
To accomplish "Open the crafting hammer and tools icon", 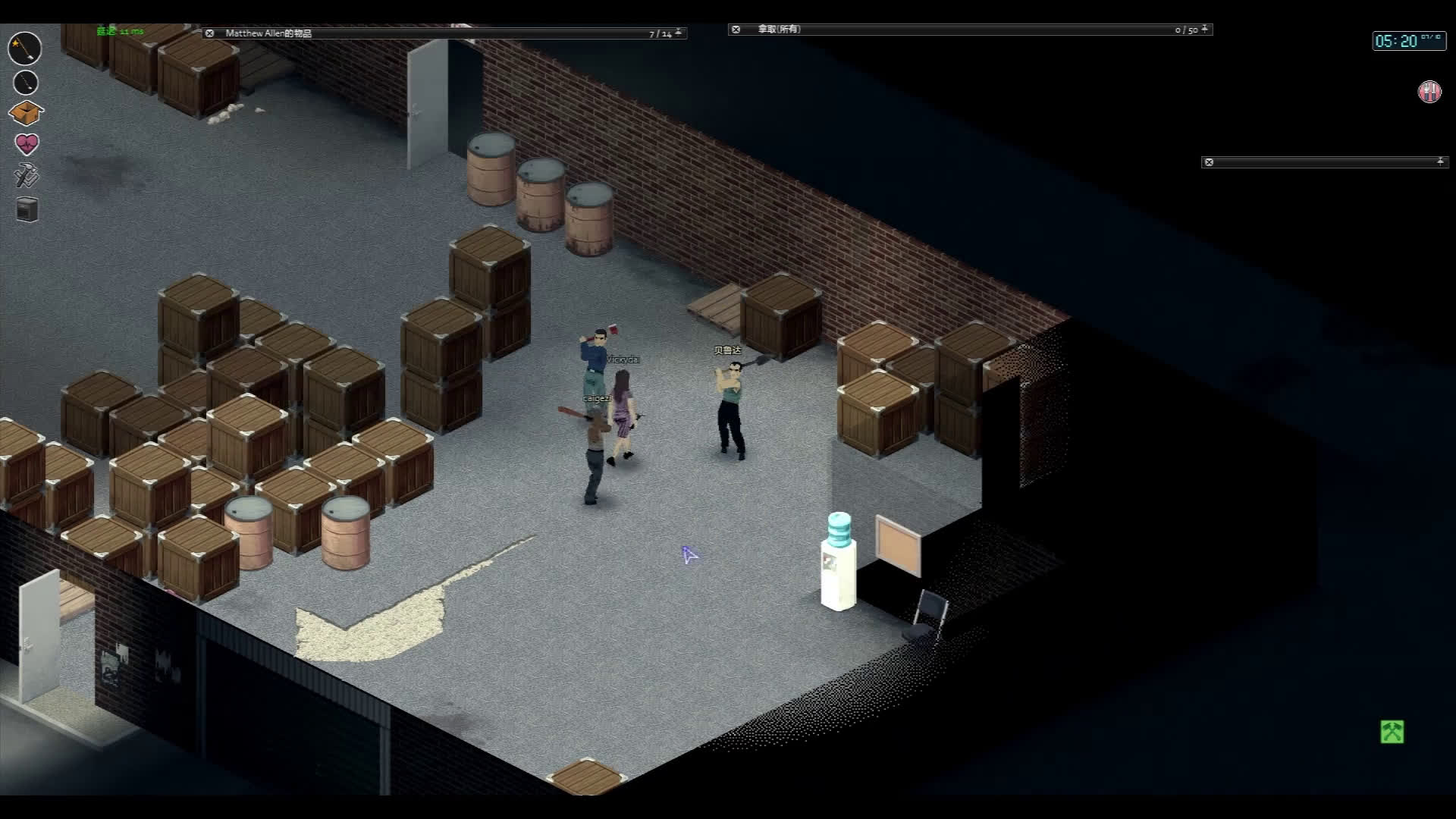I will pyautogui.click(x=27, y=176).
